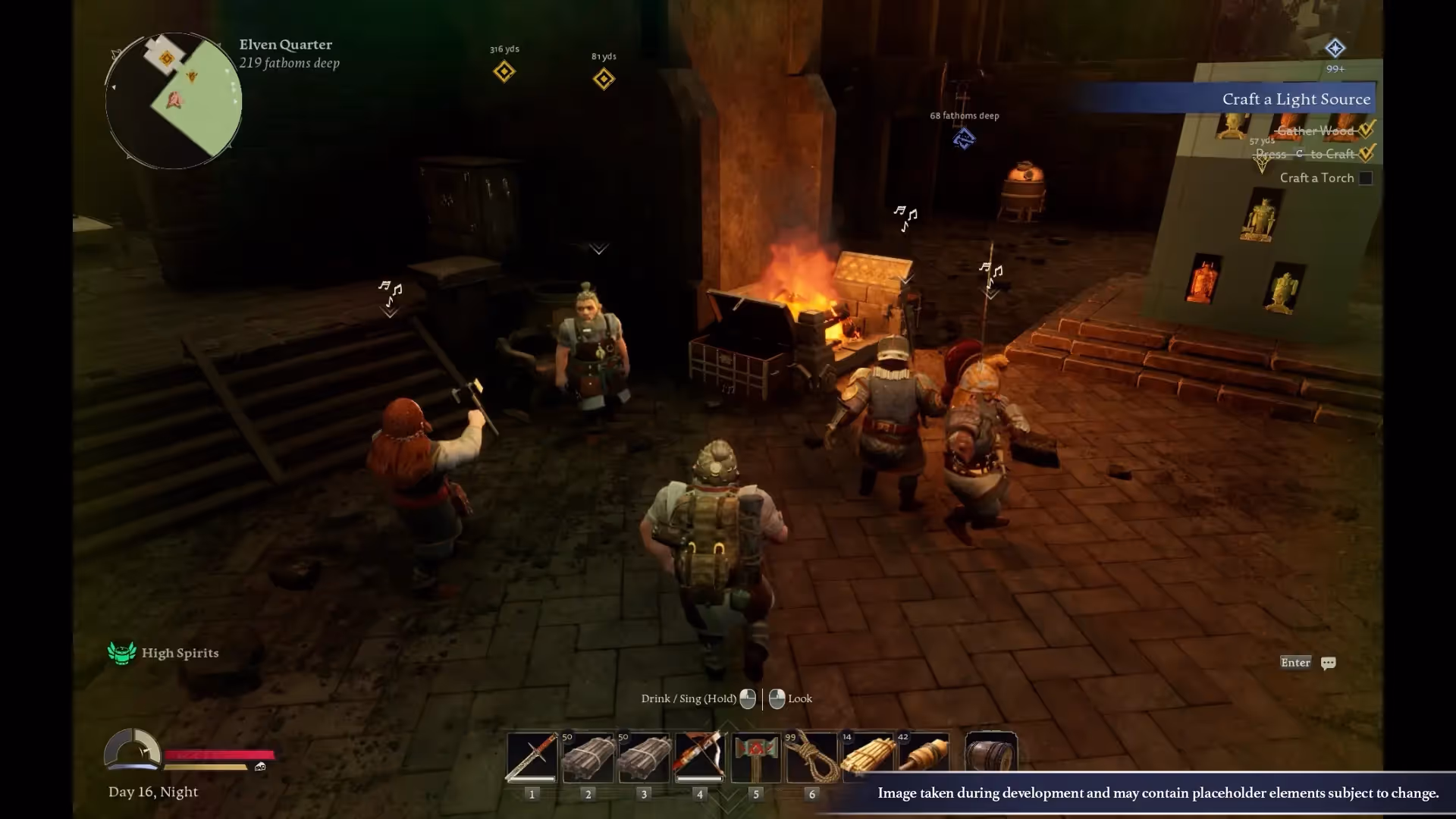Screen dimensions: 1456x819
Task: Select the sword in hotbar slot 1
Action: click(x=532, y=757)
